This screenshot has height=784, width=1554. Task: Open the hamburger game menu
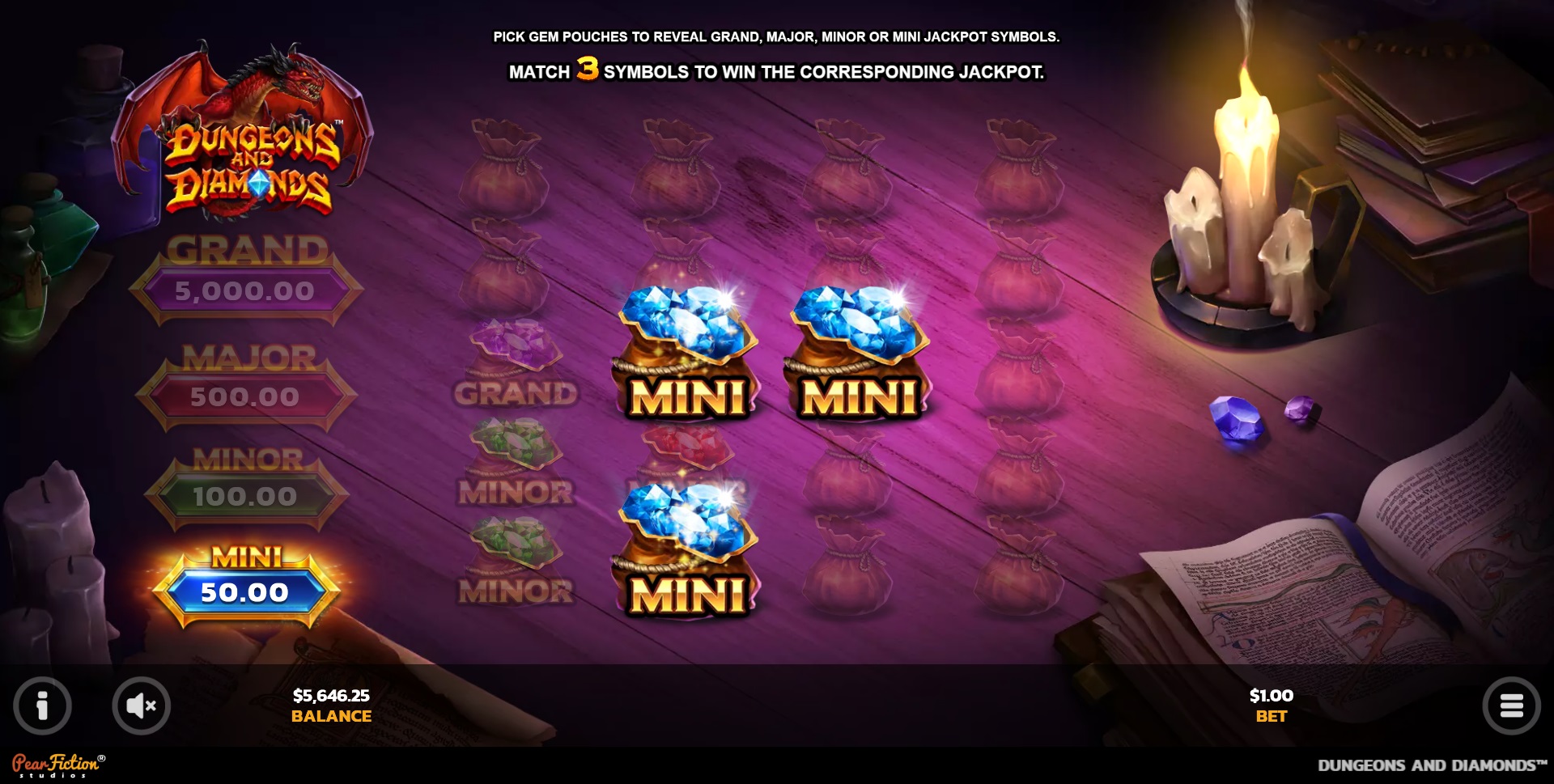1512,705
